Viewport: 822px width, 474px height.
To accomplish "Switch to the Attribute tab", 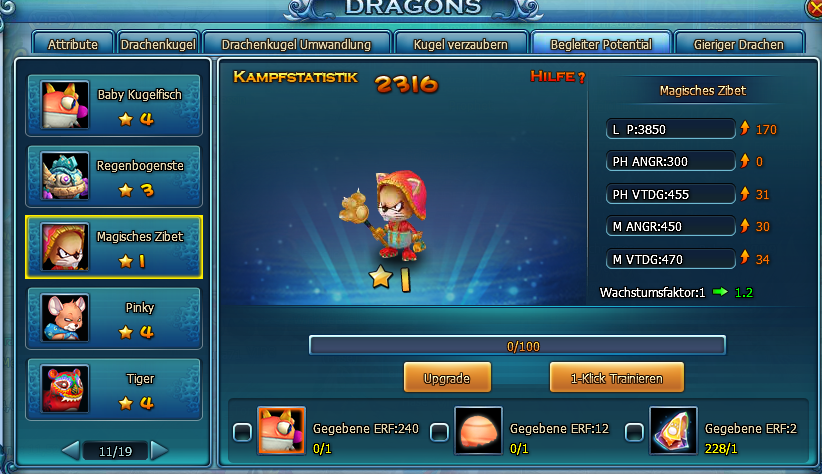I will tap(73, 44).
